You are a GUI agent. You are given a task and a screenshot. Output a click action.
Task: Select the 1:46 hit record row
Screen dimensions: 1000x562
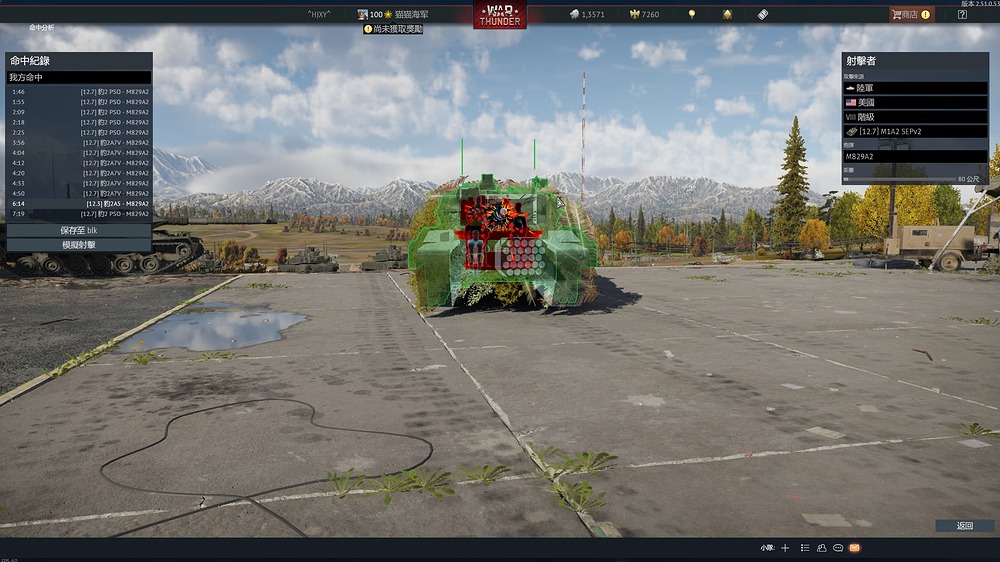pos(80,91)
